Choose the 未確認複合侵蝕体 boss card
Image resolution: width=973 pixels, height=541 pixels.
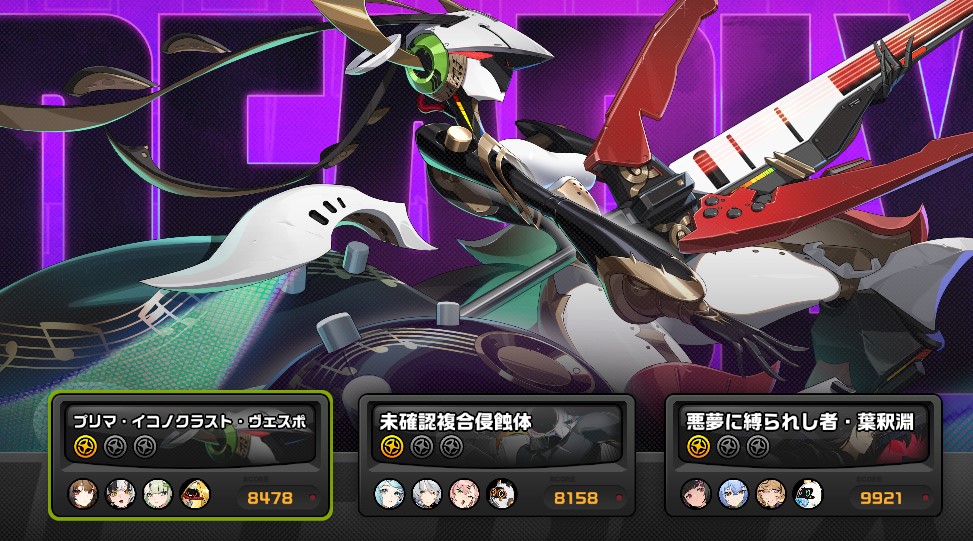pyautogui.click(x=497, y=455)
